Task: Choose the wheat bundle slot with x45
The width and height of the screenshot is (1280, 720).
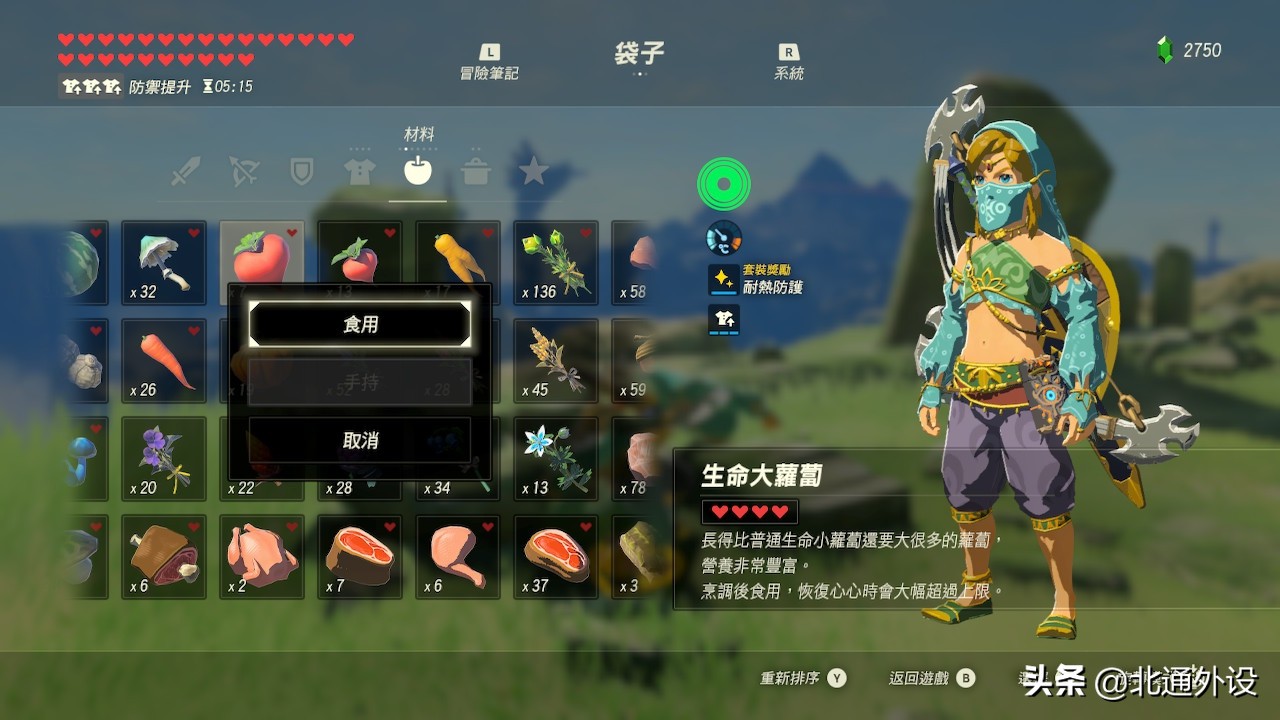Action: tap(556, 361)
